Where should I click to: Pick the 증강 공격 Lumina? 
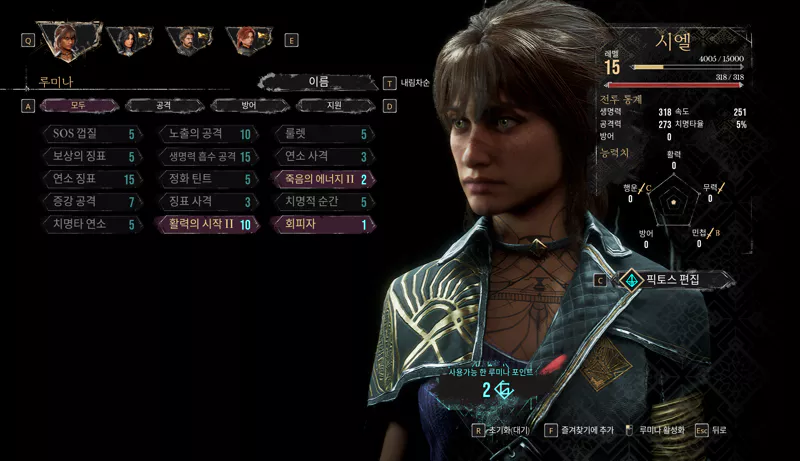click(x=92, y=202)
